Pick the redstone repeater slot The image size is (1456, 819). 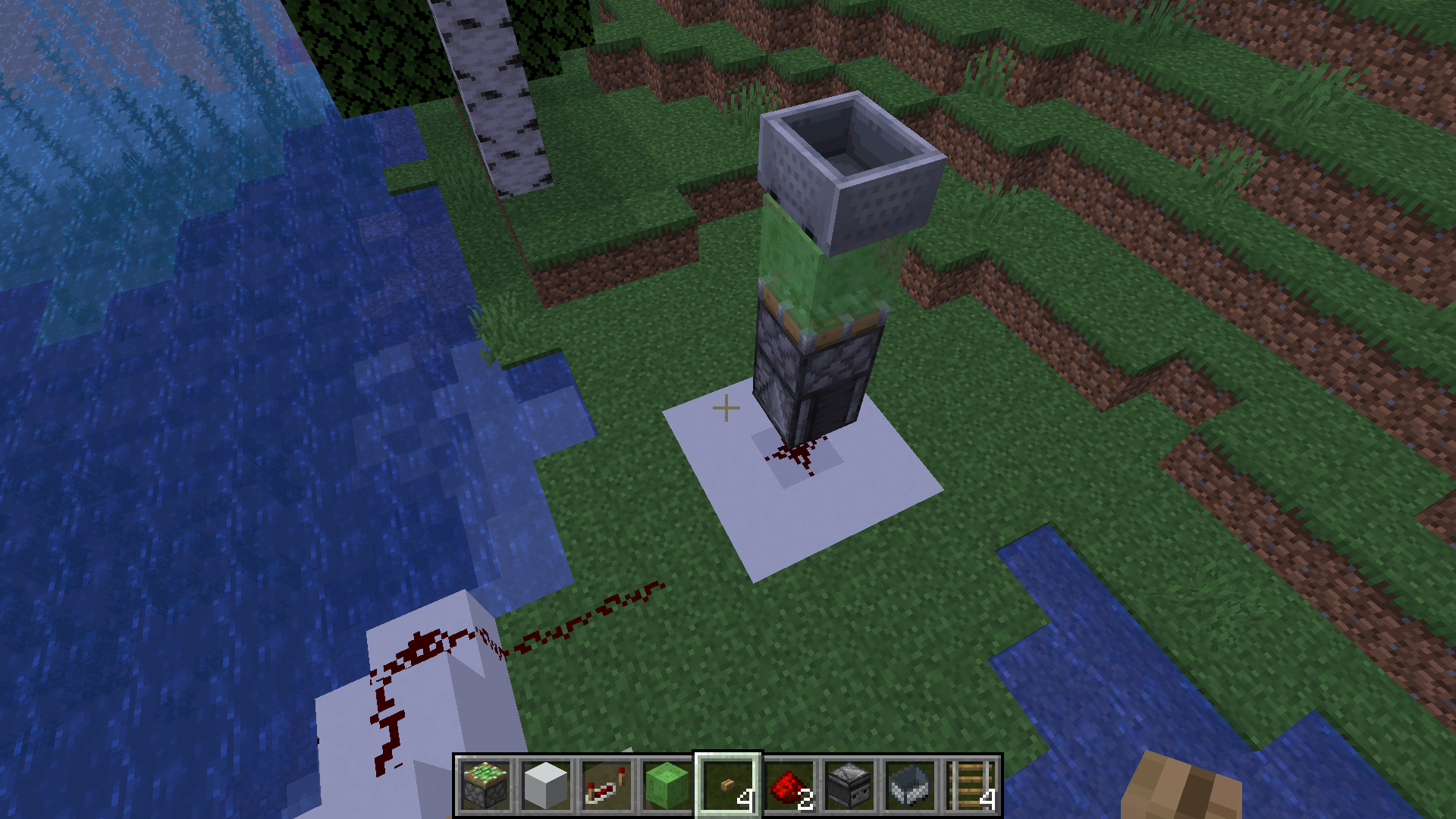coord(607,786)
